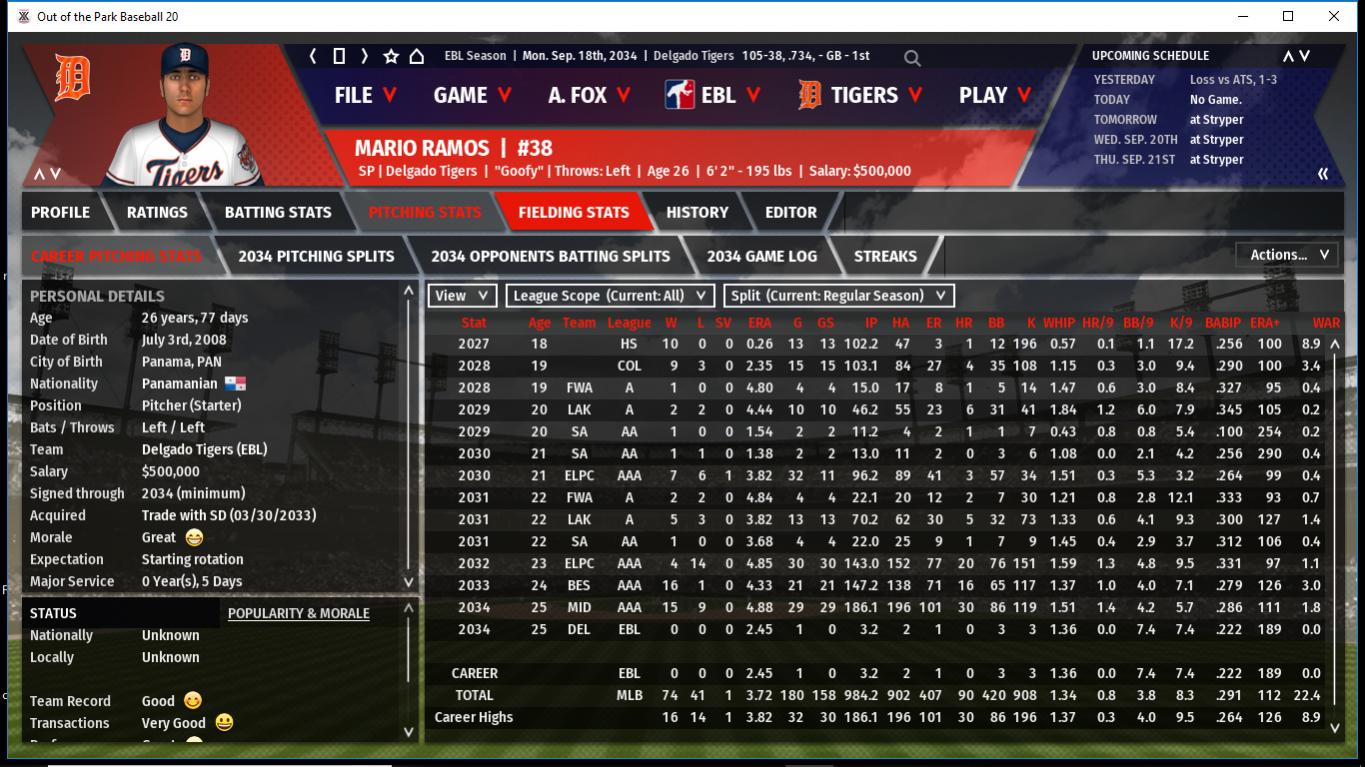View the player's HISTORY tab

(x=697, y=212)
